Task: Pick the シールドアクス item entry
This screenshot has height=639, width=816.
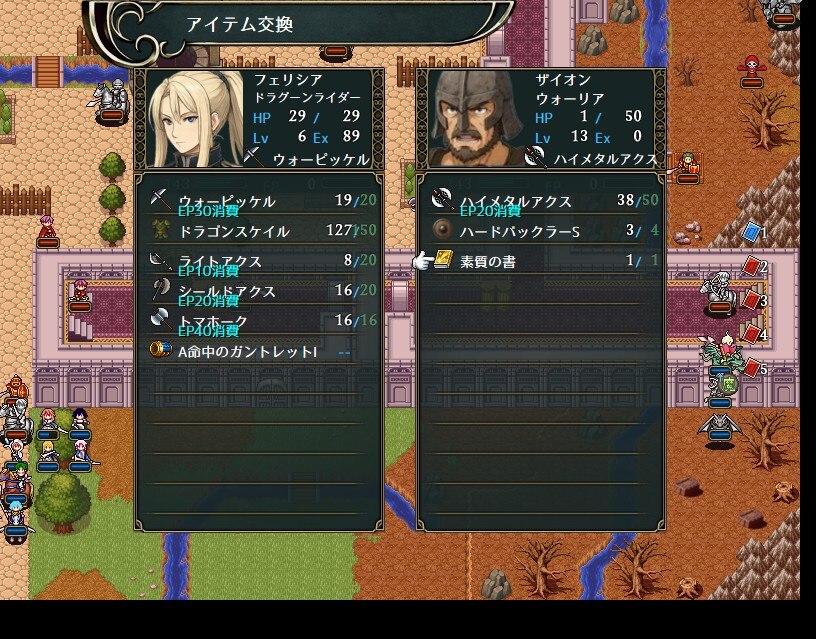Action: [258, 291]
